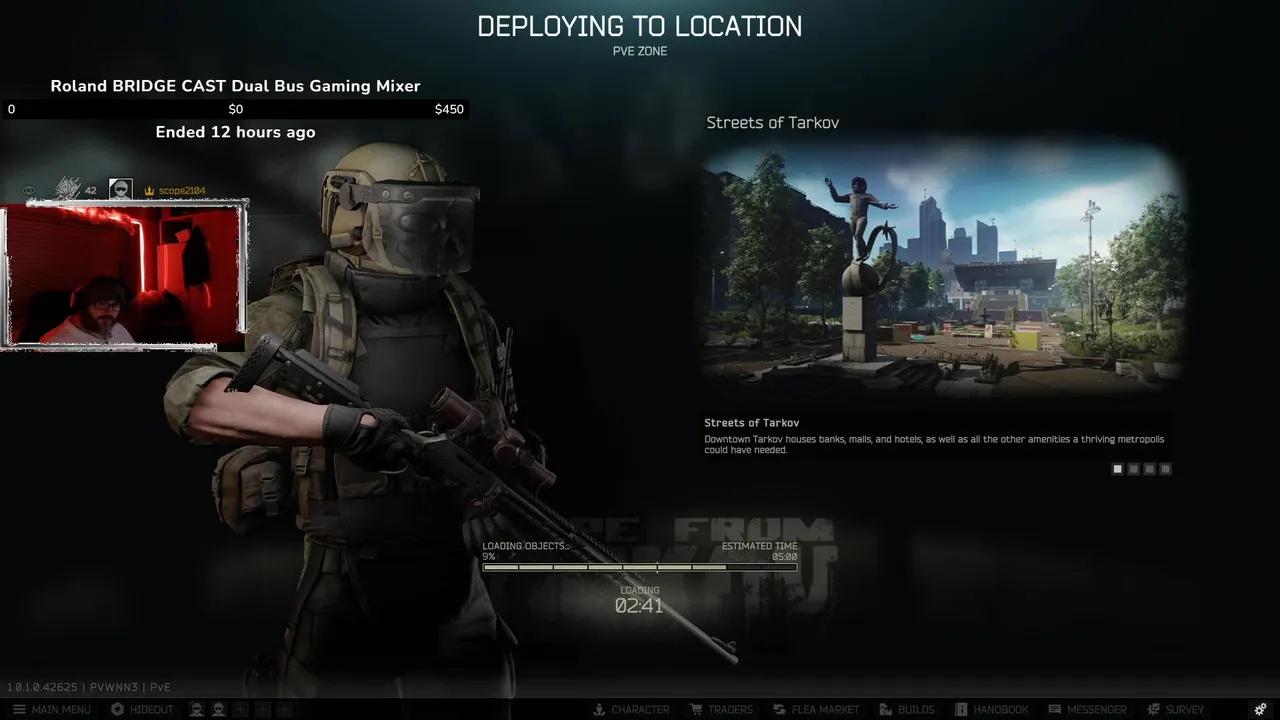Open the Messenger icon
This screenshot has height=720, width=1280.
click(1055, 709)
